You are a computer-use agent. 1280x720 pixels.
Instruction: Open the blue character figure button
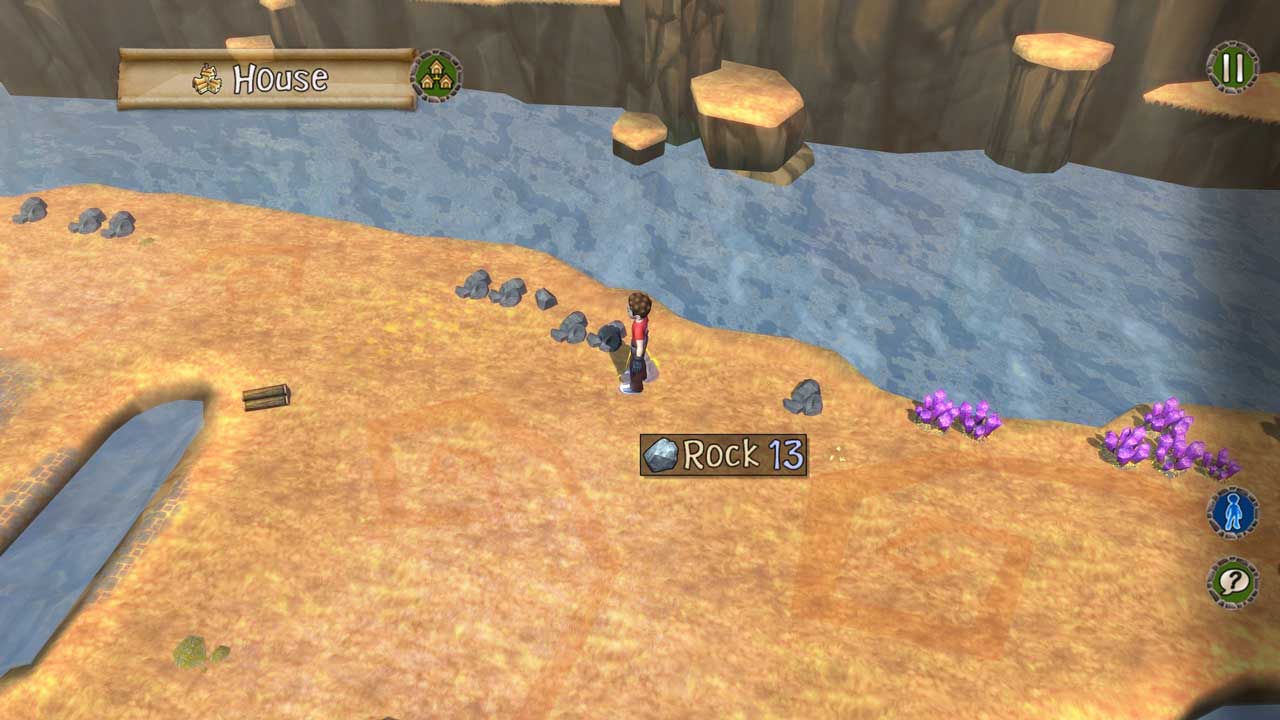[x=1233, y=514]
